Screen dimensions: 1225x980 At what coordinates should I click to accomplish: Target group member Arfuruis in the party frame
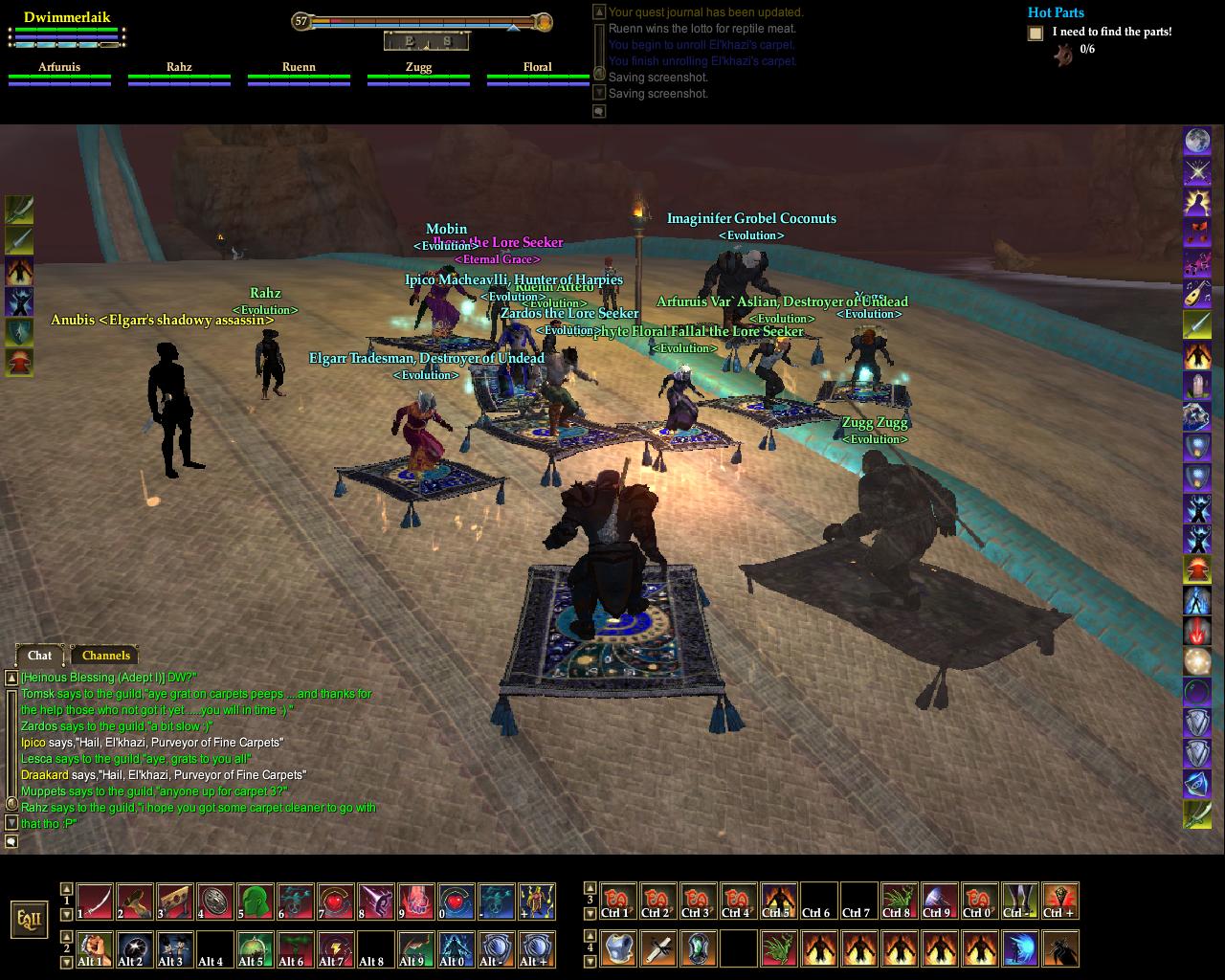click(x=59, y=73)
